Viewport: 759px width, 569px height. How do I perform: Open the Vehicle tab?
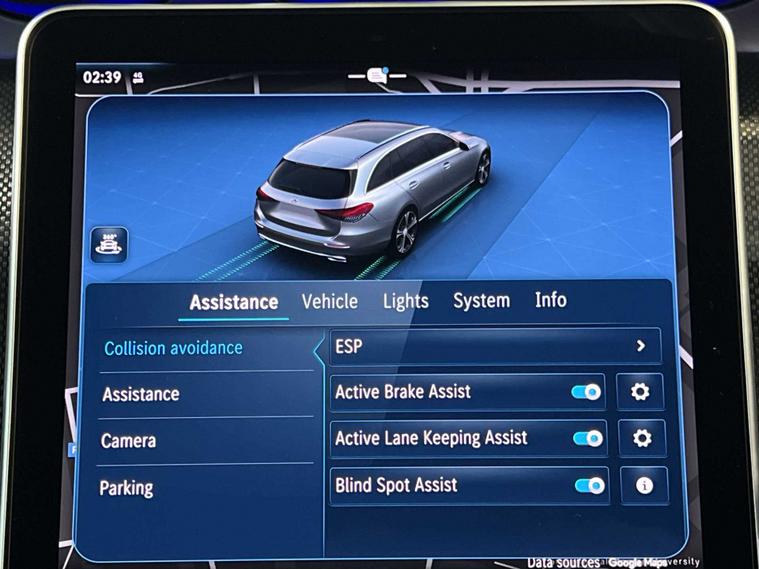click(x=329, y=301)
